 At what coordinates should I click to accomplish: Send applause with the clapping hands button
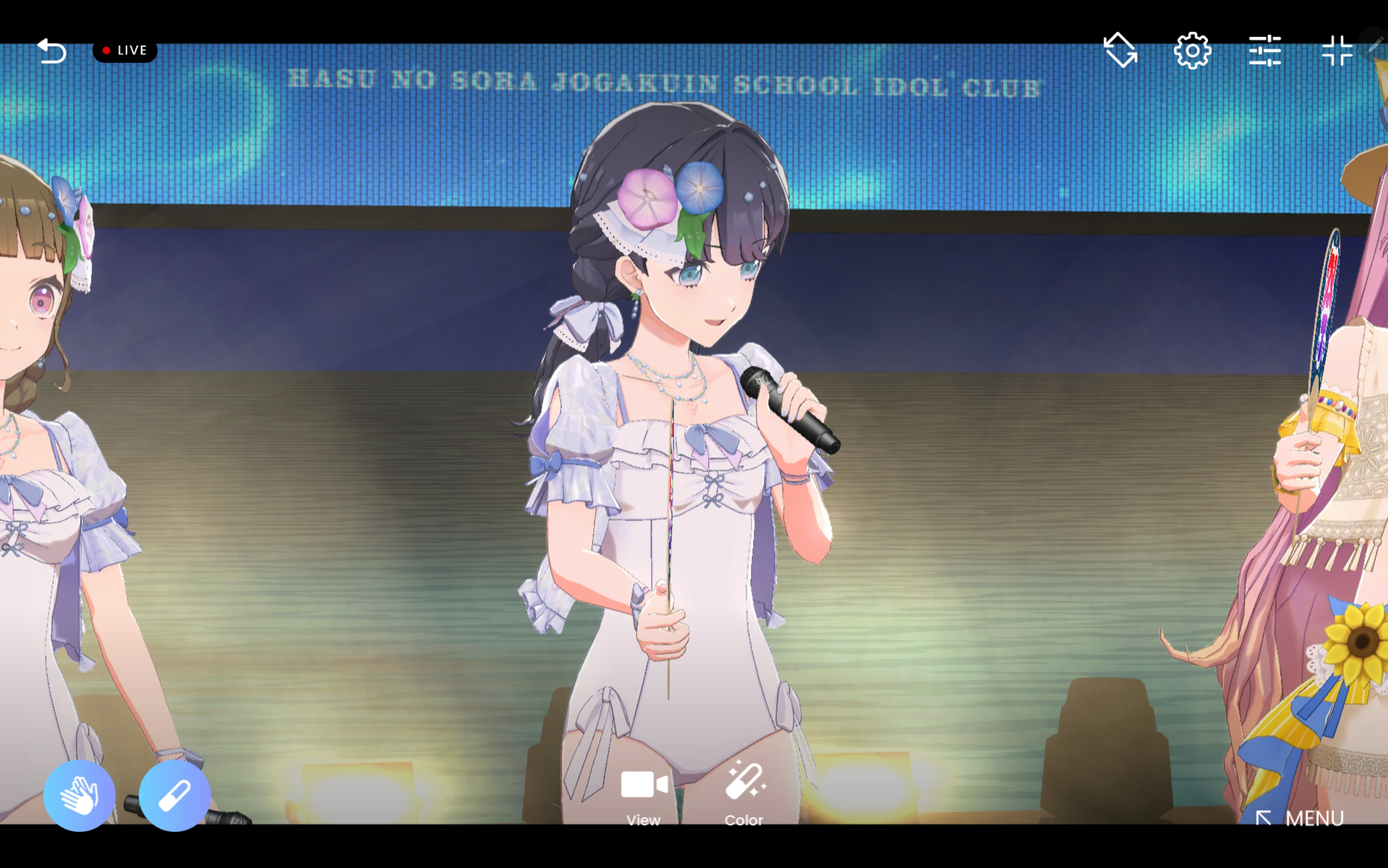click(79, 795)
